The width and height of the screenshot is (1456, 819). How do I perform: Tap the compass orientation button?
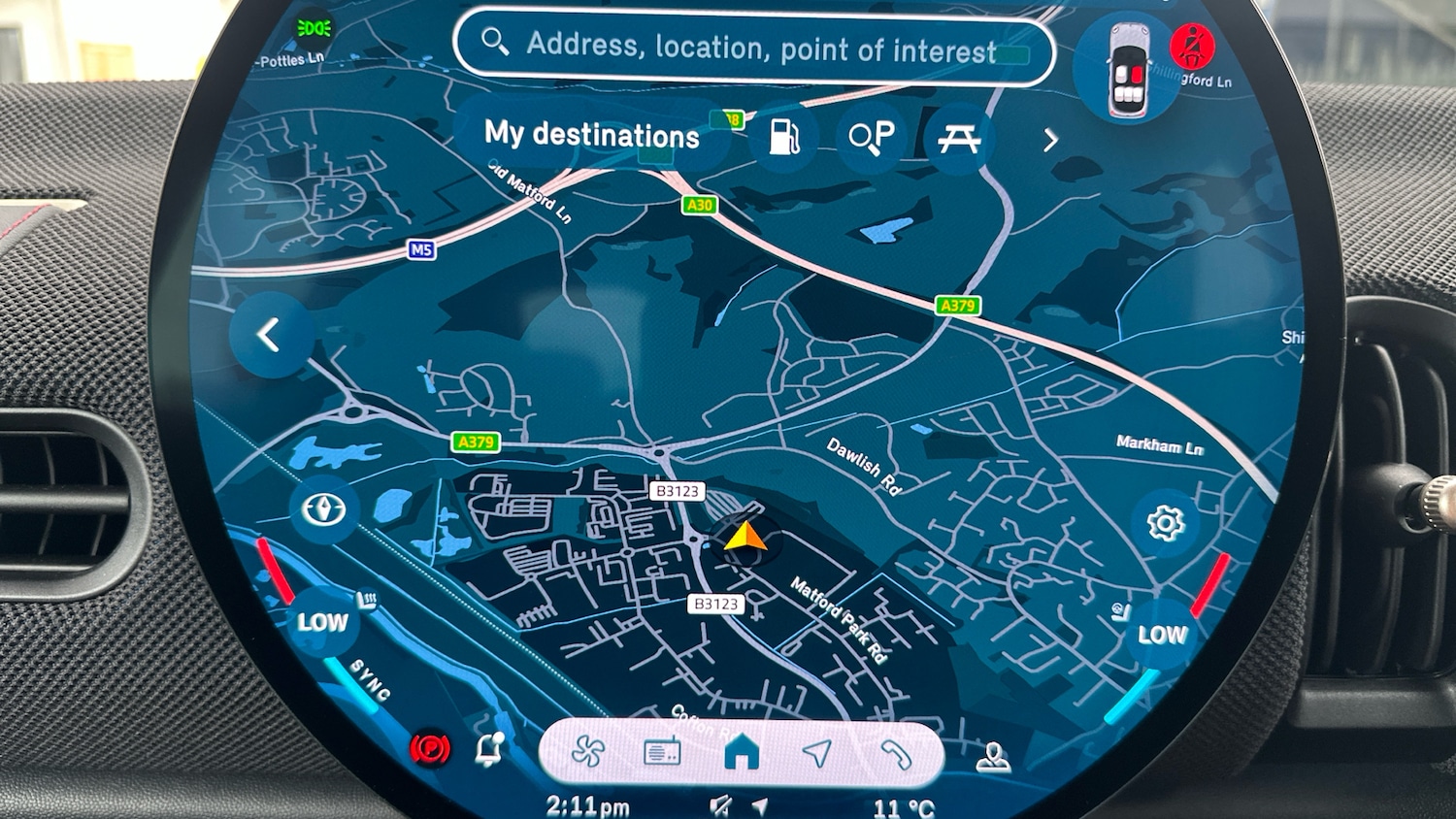(x=324, y=509)
